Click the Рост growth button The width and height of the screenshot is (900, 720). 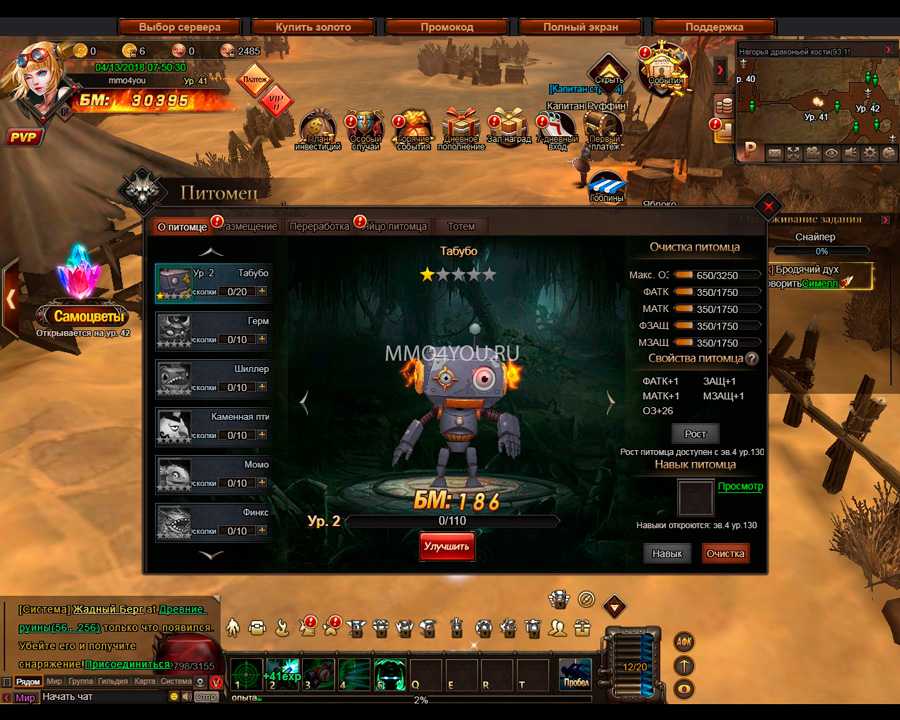pos(695,433)
